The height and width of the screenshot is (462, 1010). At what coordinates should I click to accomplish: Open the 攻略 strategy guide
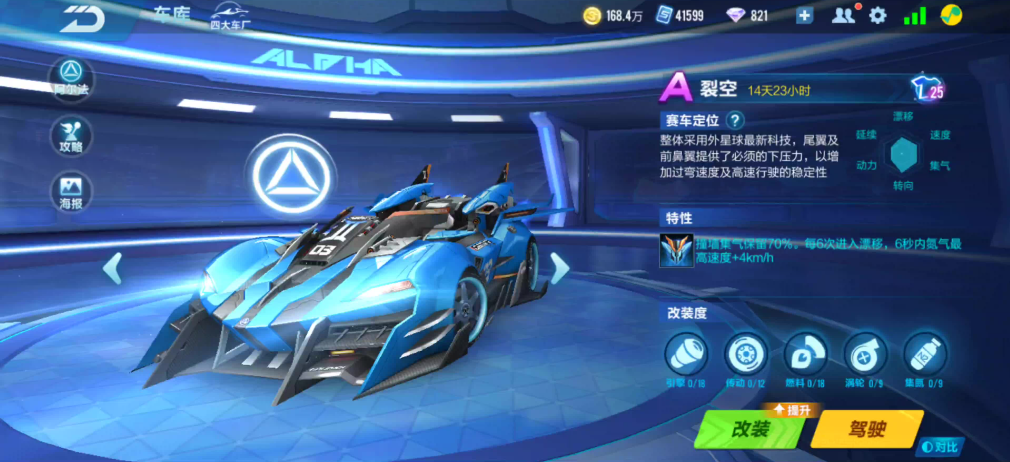pos(71,135)
